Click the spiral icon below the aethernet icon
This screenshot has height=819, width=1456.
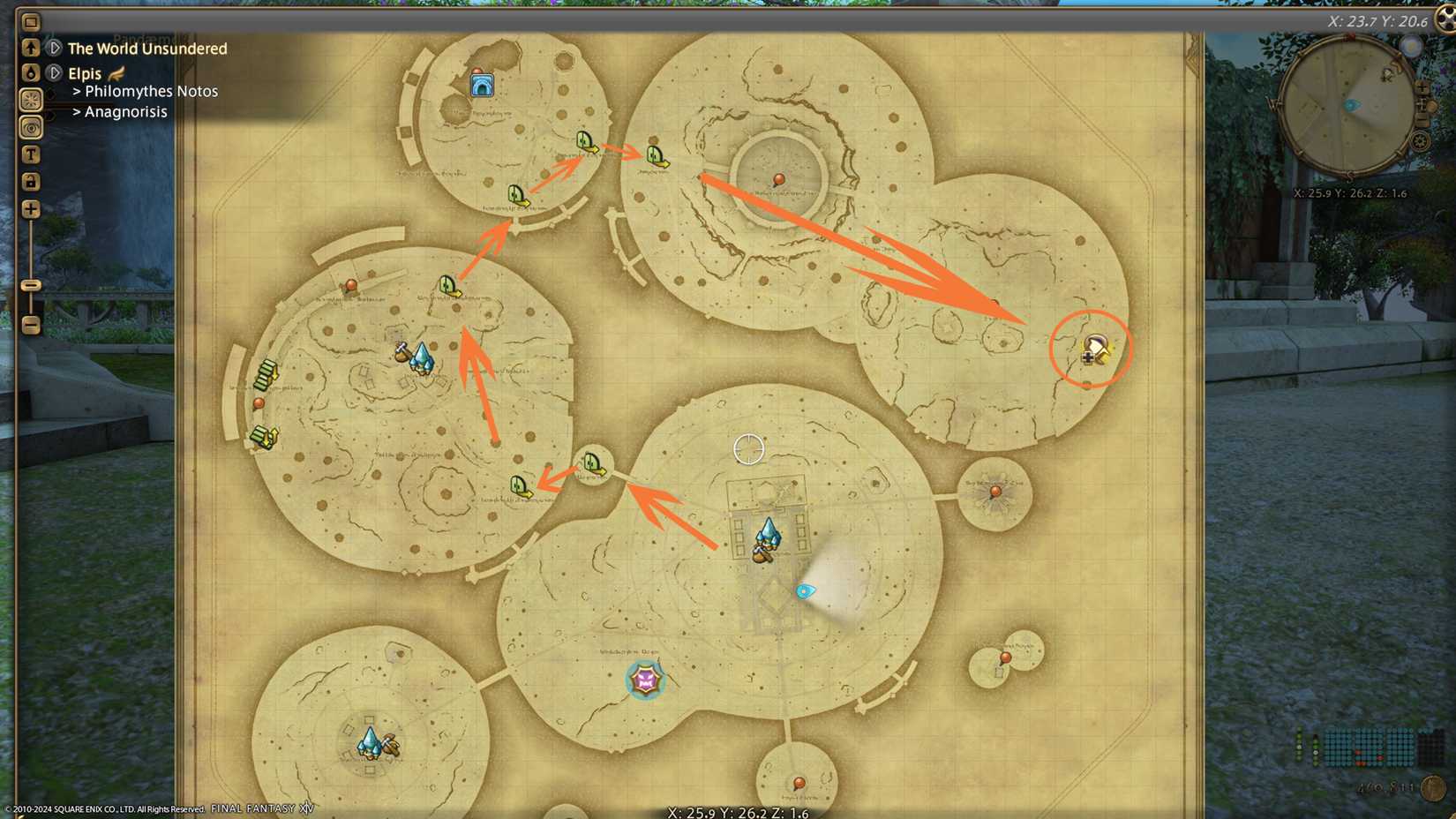tap(31, 128)
